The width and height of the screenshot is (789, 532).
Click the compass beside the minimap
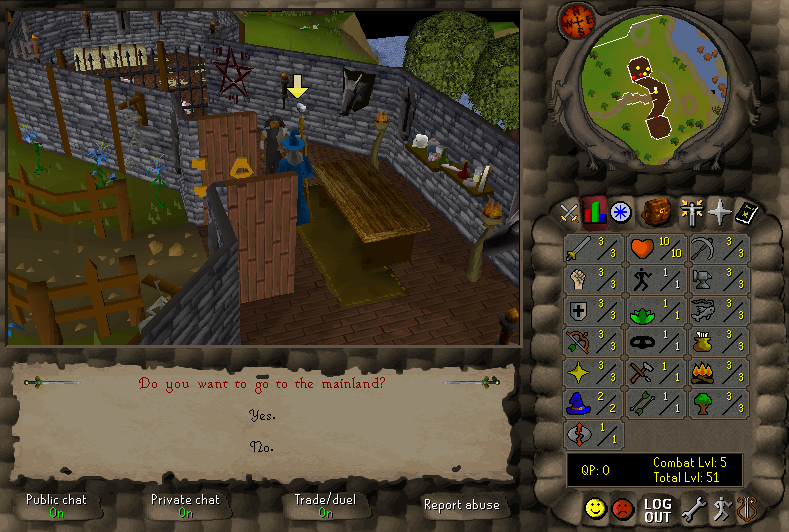(x=577, y=18)
